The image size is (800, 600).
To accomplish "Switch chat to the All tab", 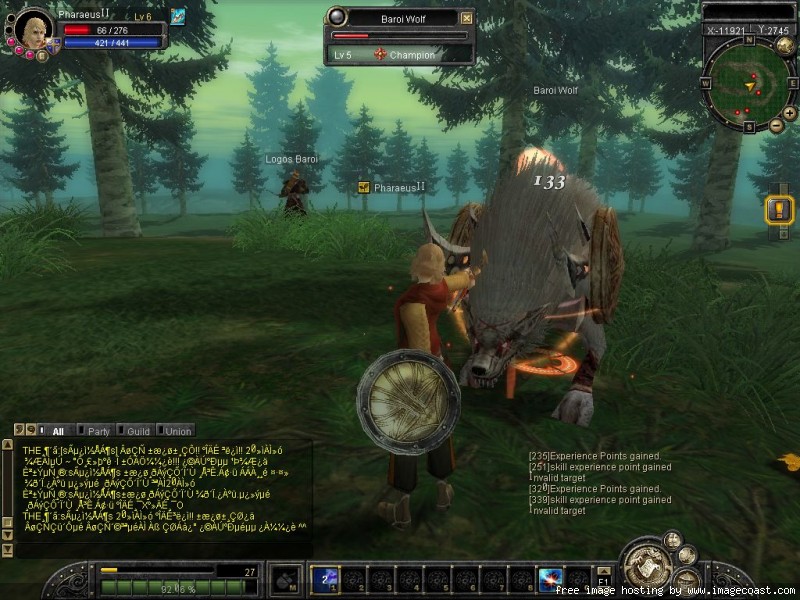I will pos(57,431).
